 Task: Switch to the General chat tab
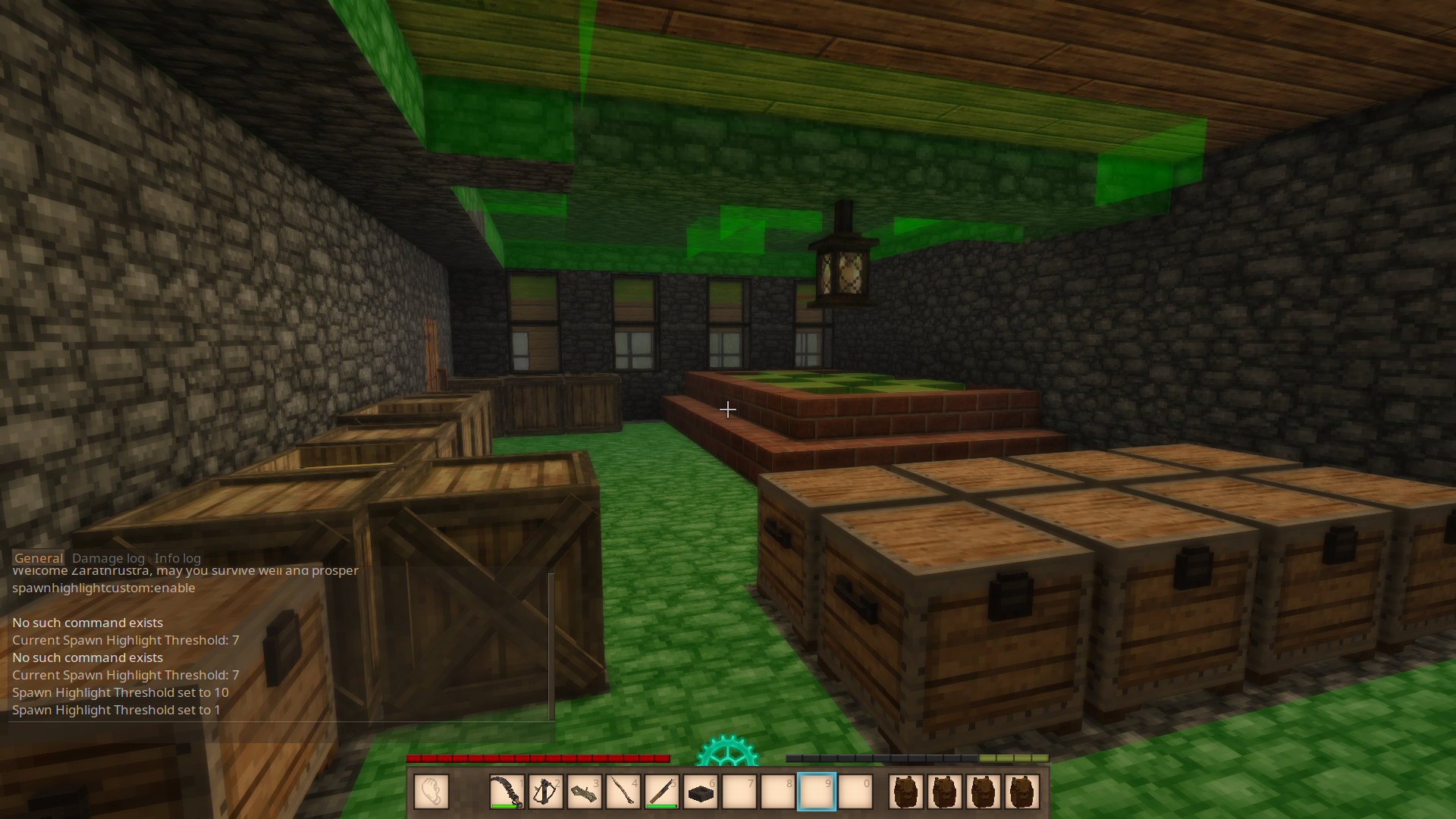[38, 558]
